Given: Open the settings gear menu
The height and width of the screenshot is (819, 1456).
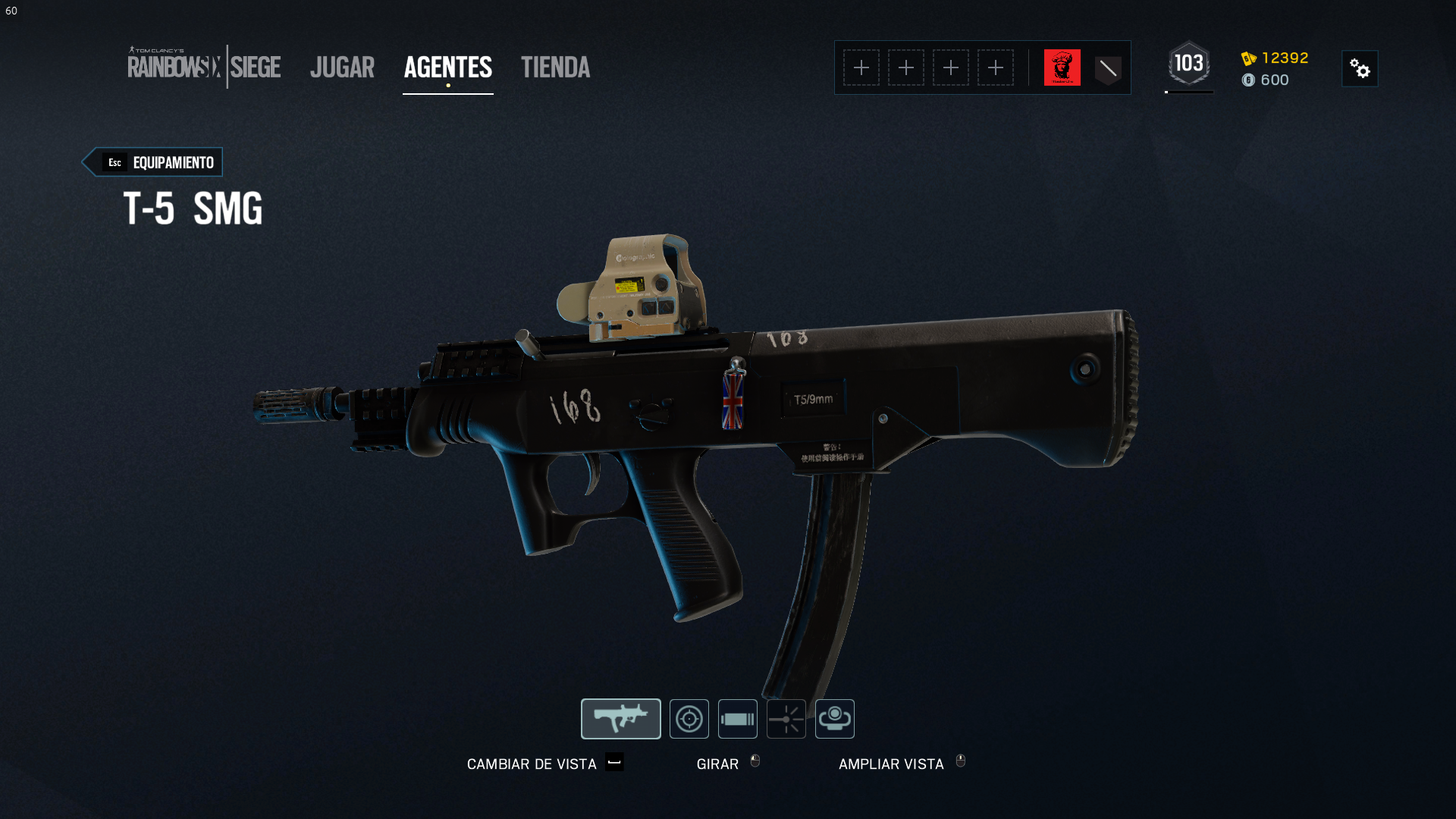Looking at the screenshot, I should (1360, 68).
